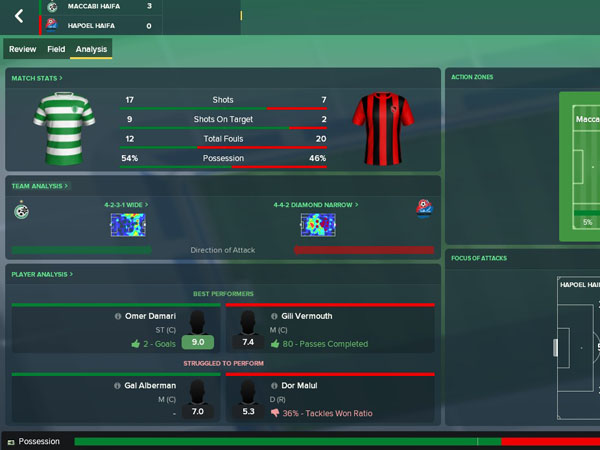Select Gal Alberman from struggled performers

(151, 385)
